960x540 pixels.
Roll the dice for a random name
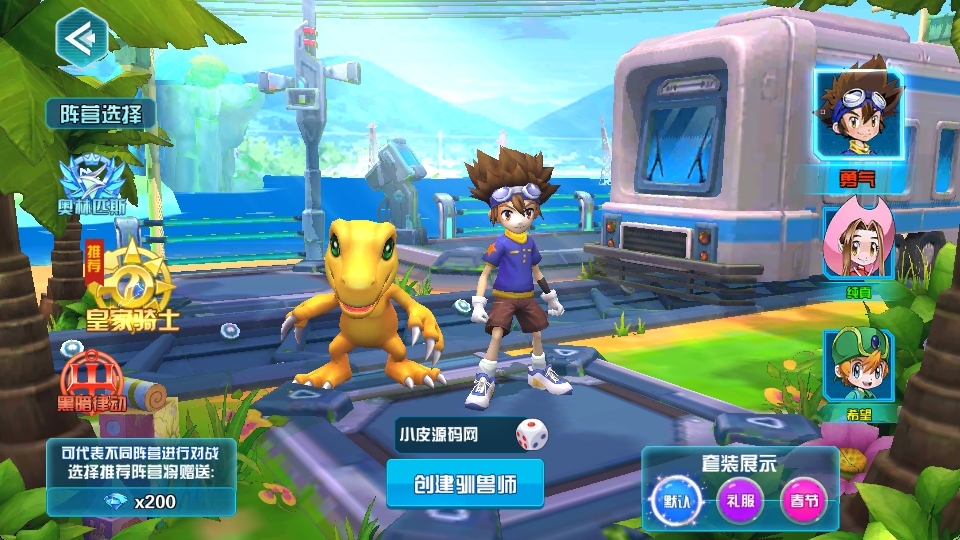click(x=531, y=435)
